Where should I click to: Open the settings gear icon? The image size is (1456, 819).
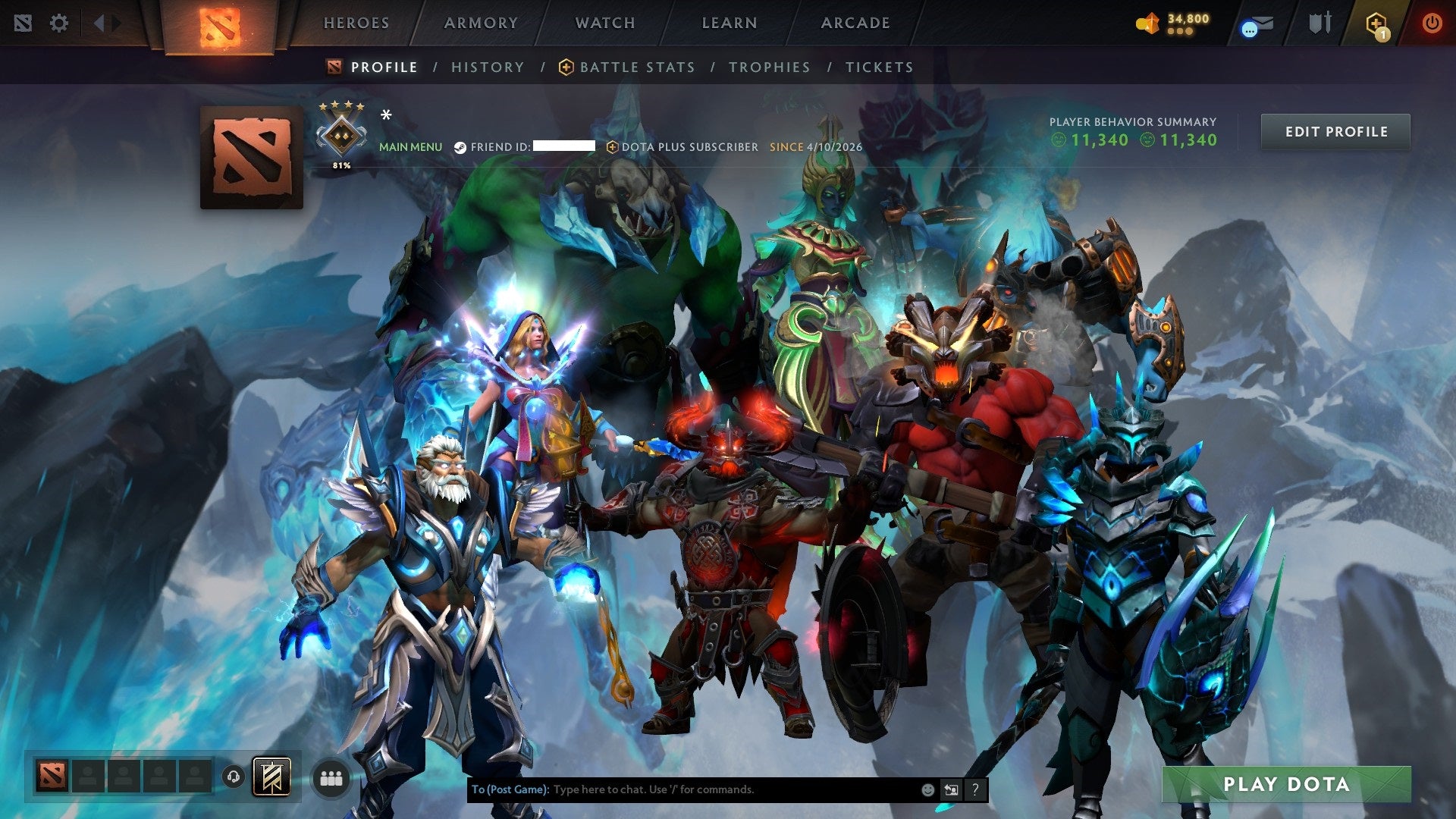(x=58, y=23)
